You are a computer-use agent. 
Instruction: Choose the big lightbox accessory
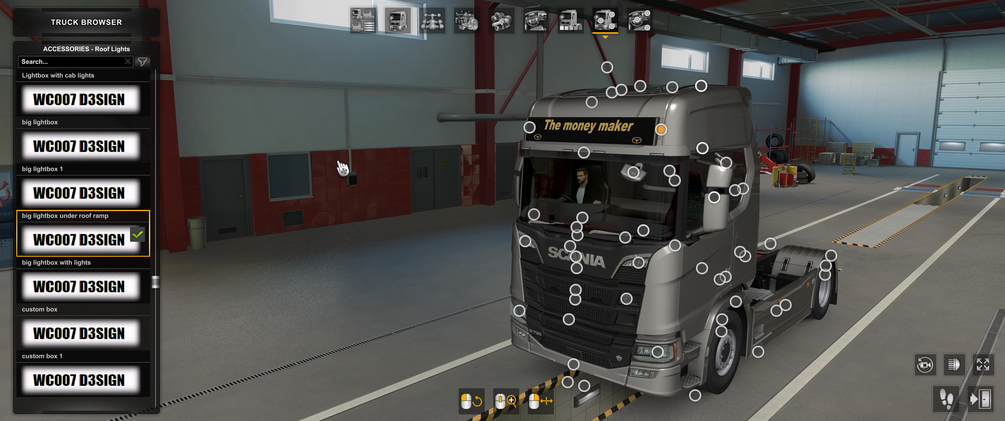[x=79, y=146]
